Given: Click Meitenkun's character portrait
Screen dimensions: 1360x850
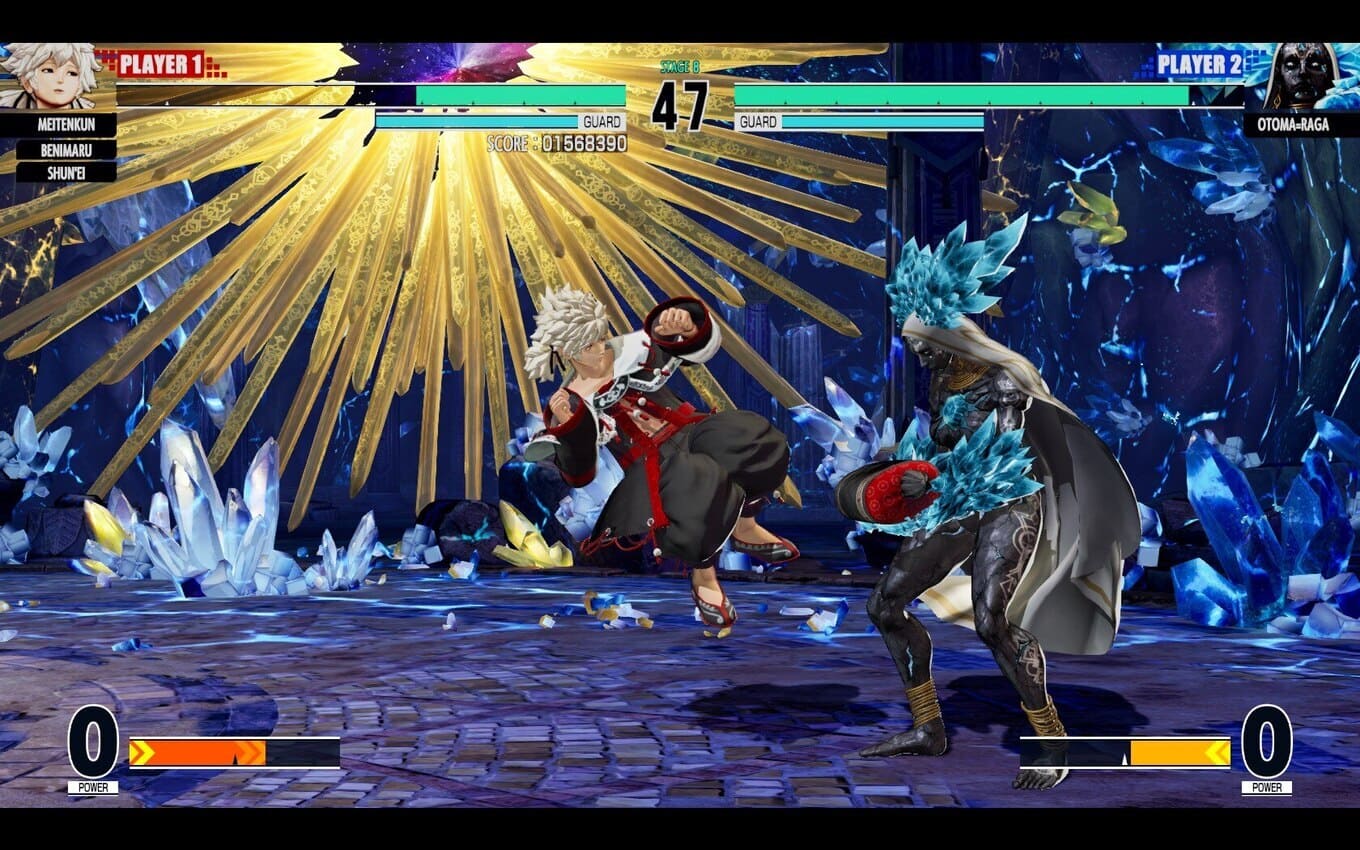Looking at the screenshot, I should (x=50, y=76).
